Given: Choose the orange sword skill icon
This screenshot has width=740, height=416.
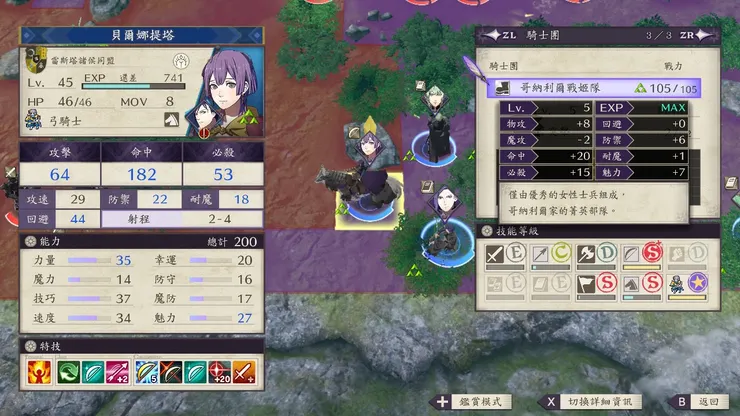Looking at the screenshot, I should (x=245, y=373).
